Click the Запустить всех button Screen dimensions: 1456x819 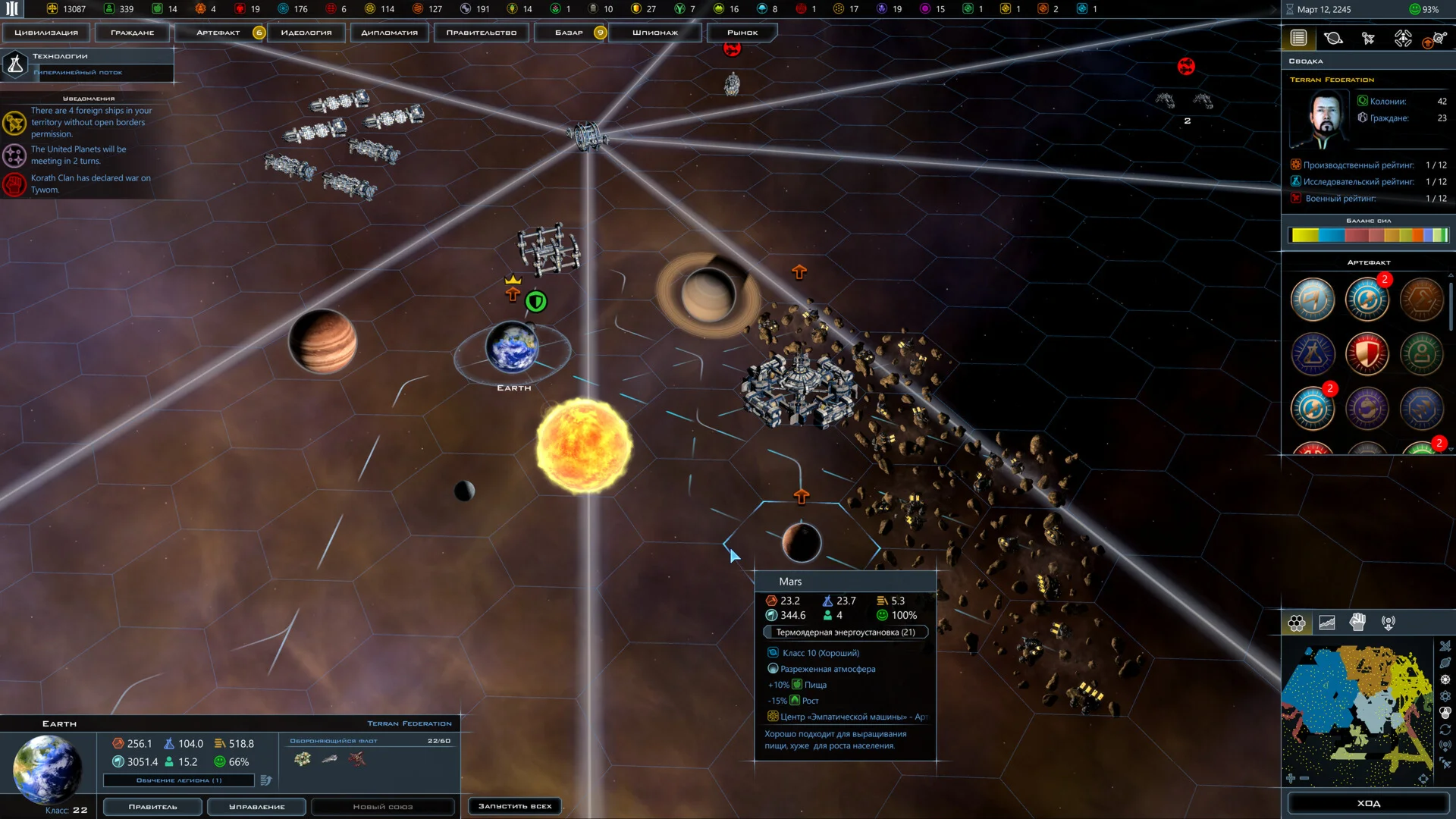[515, 806]
